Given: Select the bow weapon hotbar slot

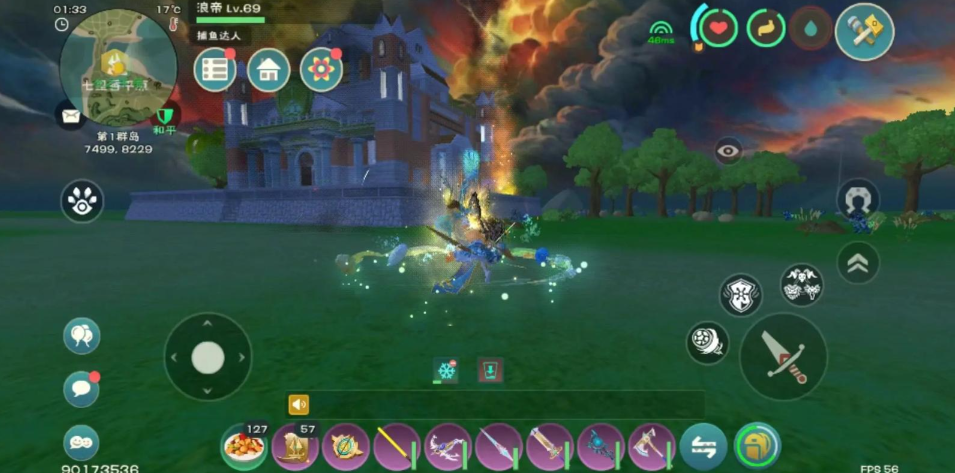Looking at the screenshot, I should tap(448, 446).
